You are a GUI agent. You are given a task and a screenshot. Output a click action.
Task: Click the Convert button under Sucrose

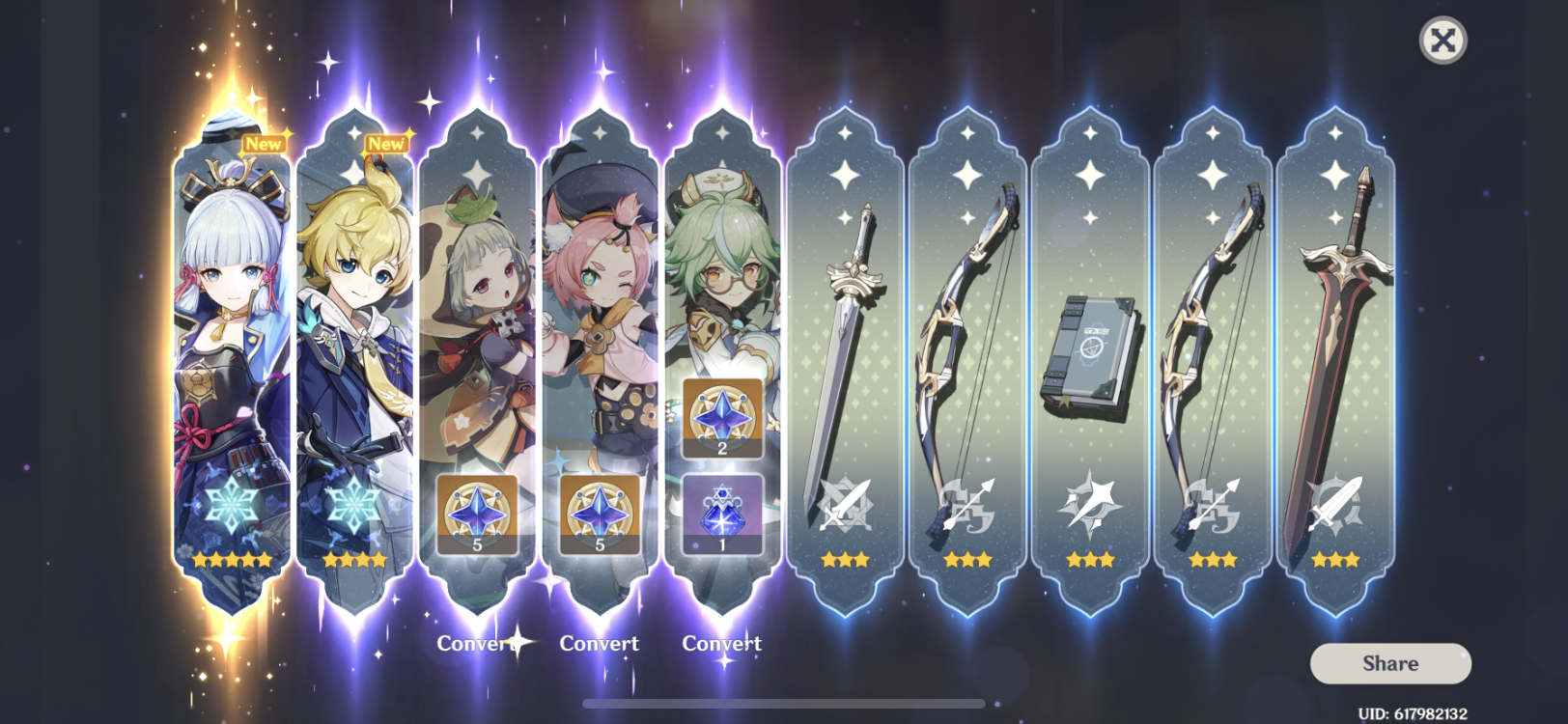[x=722, y=642]
